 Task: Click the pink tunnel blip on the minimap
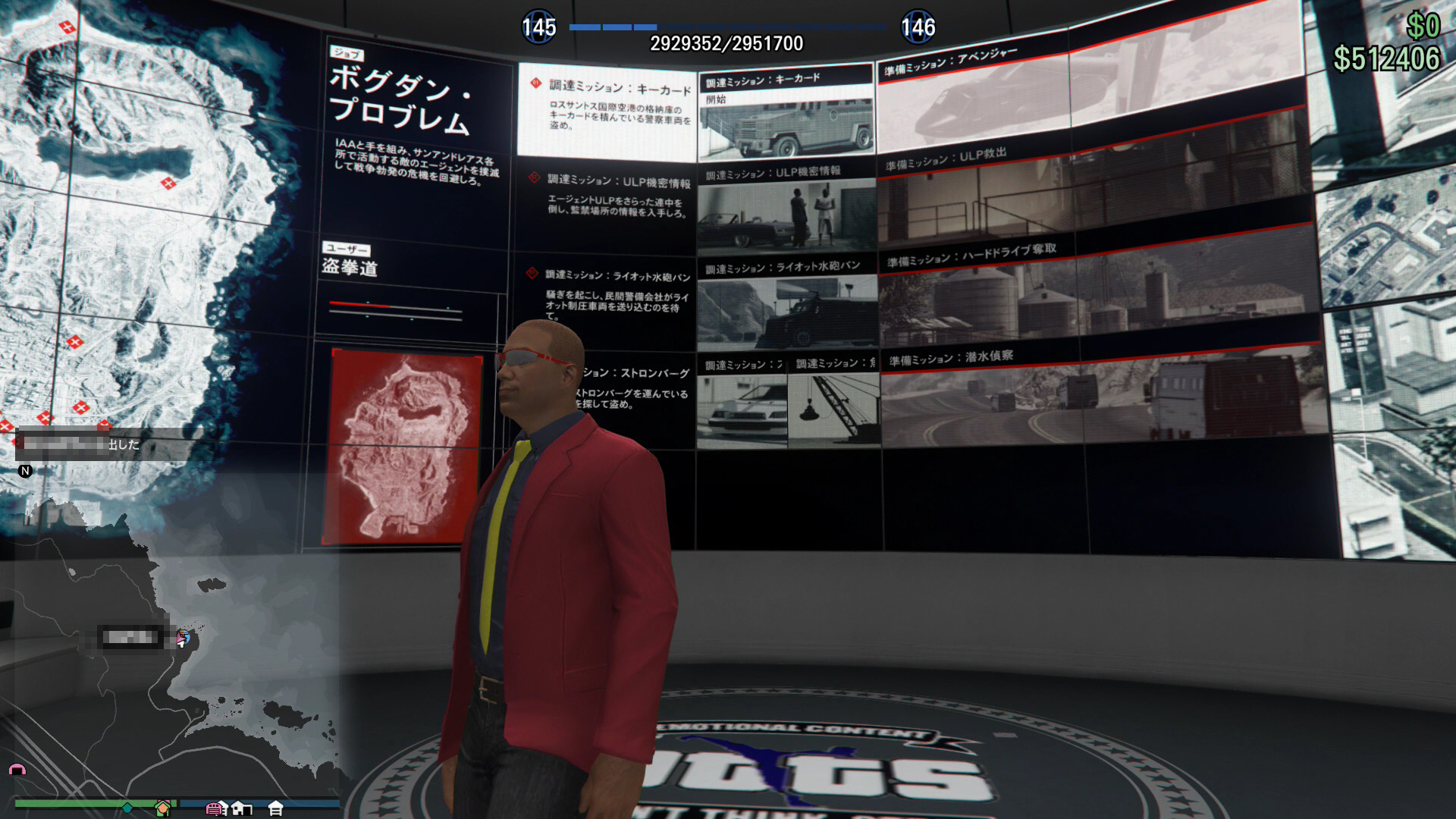coord(17,770)
